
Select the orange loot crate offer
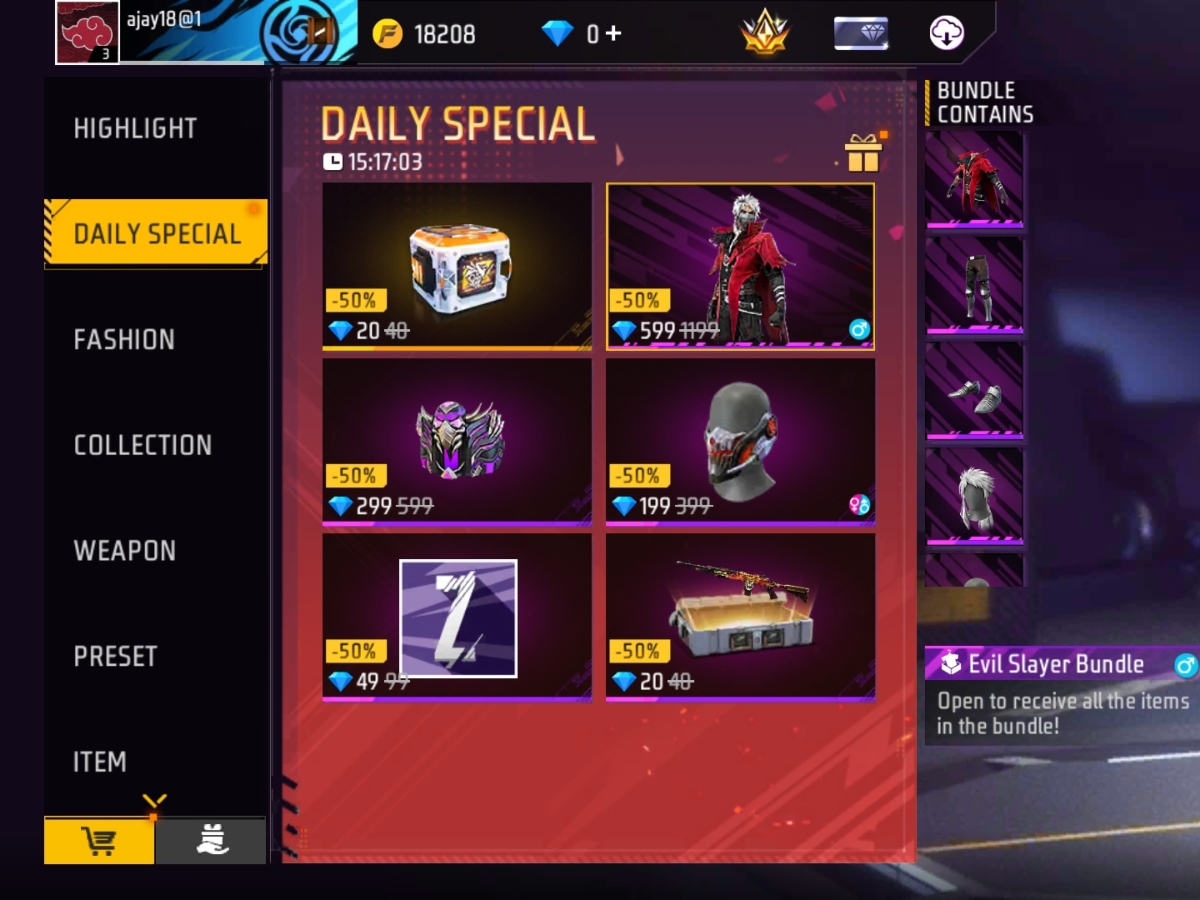click(457, 266)
